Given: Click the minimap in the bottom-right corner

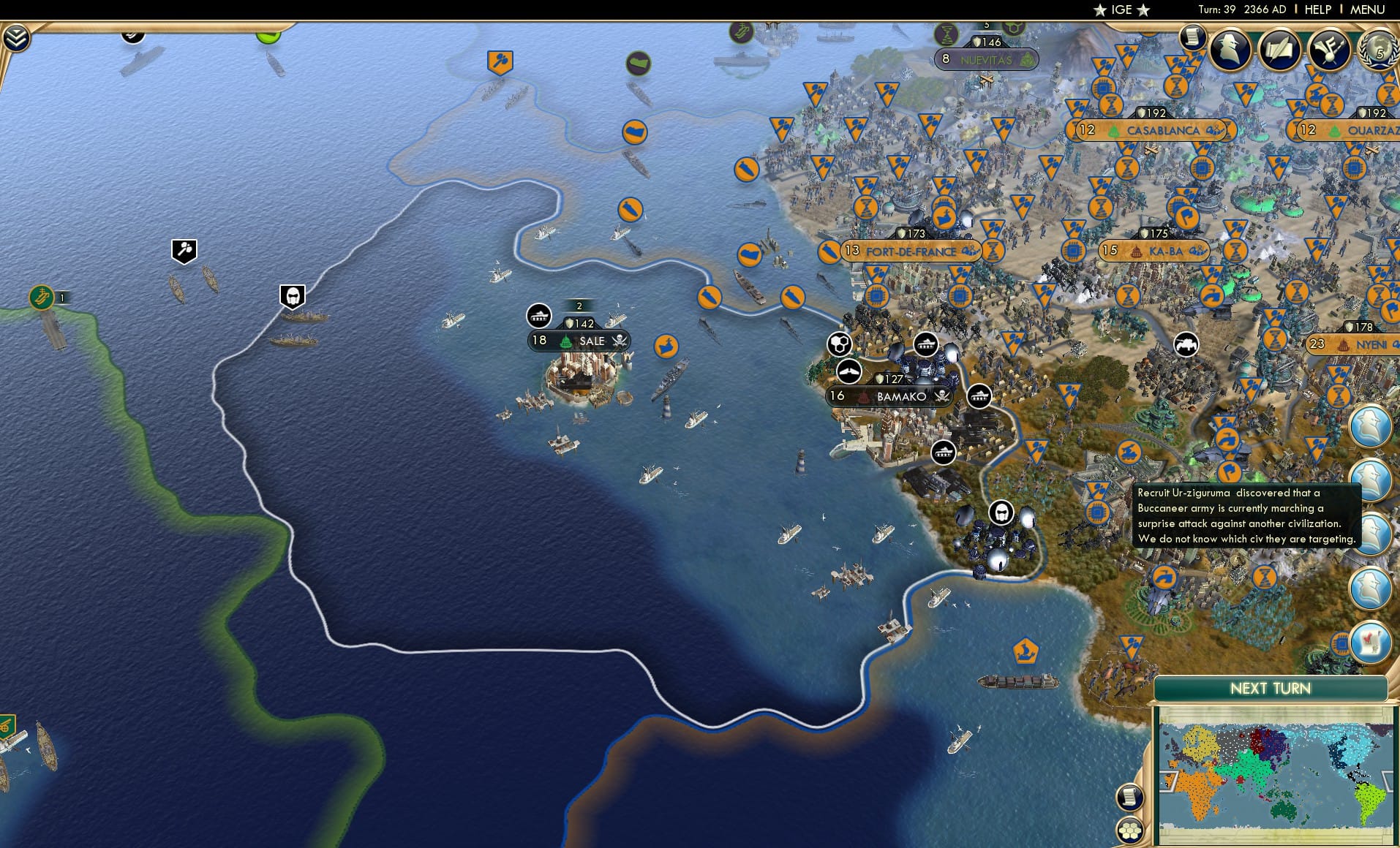Looking at the screenshot, I should coord(1276,776).
